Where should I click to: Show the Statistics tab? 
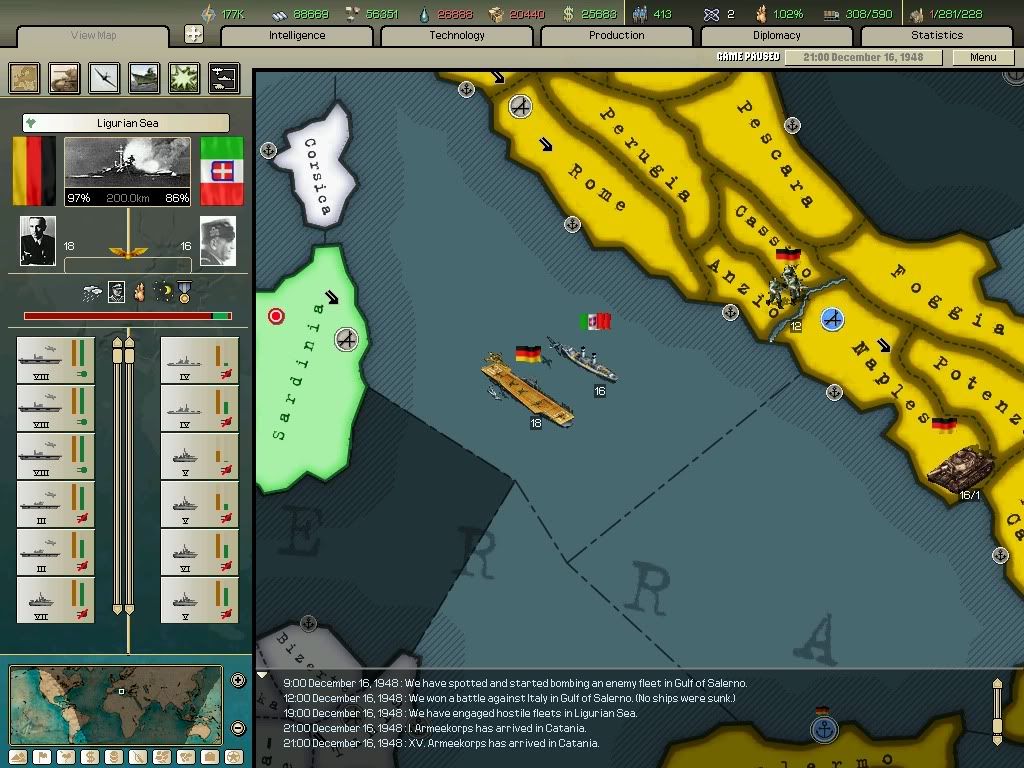coord(936,36)
